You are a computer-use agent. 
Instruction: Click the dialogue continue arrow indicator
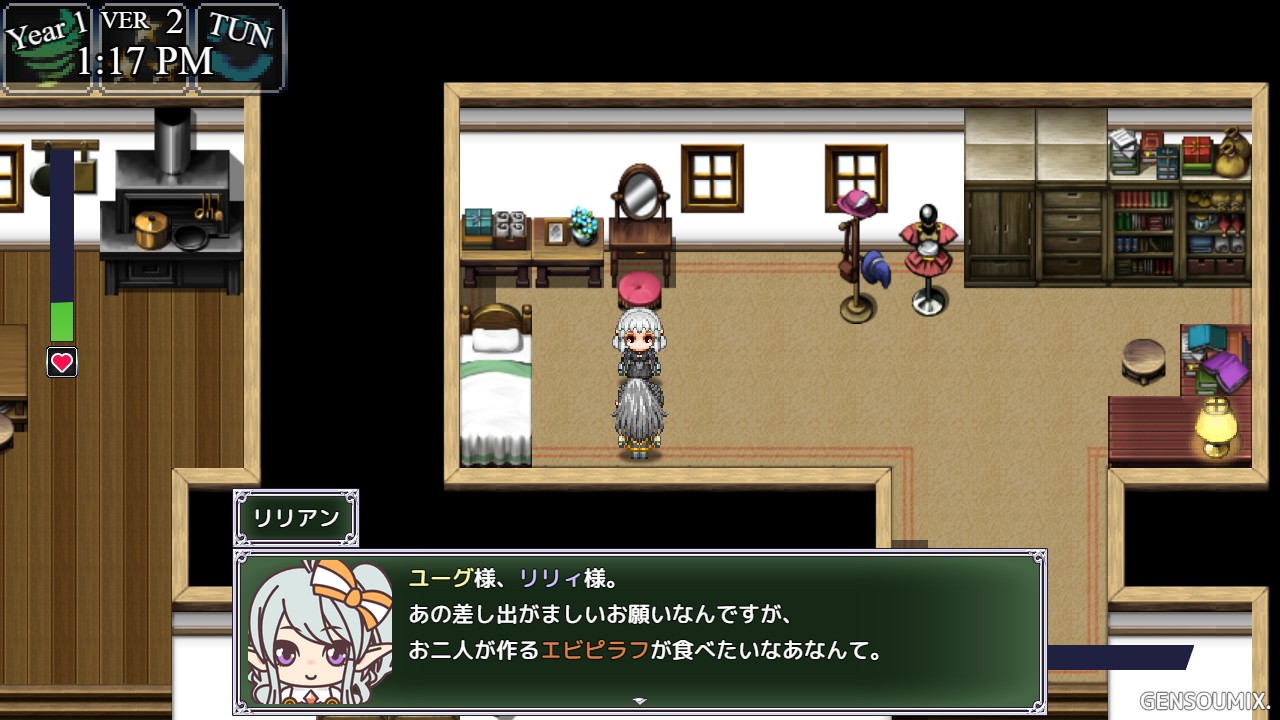[640, 701]
